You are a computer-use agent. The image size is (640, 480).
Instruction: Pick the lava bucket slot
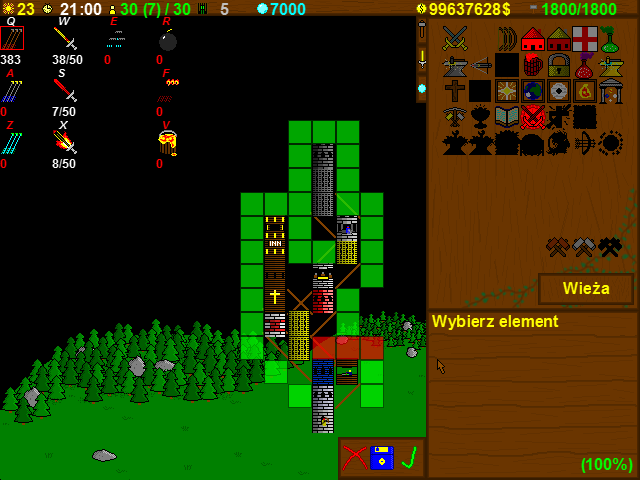coord(167,144)
